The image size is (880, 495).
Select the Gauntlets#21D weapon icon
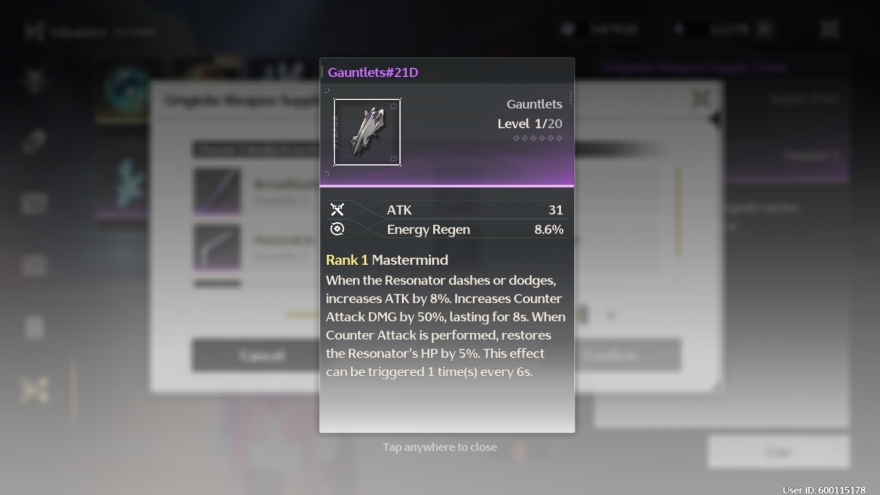point(367,132)
